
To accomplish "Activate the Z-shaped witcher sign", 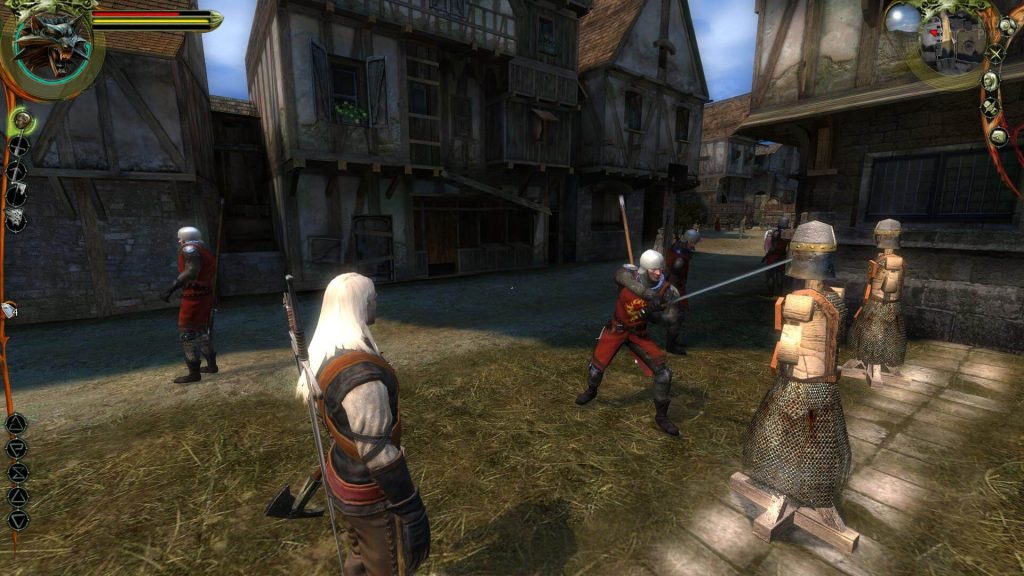I will click(x=18, y=472).
